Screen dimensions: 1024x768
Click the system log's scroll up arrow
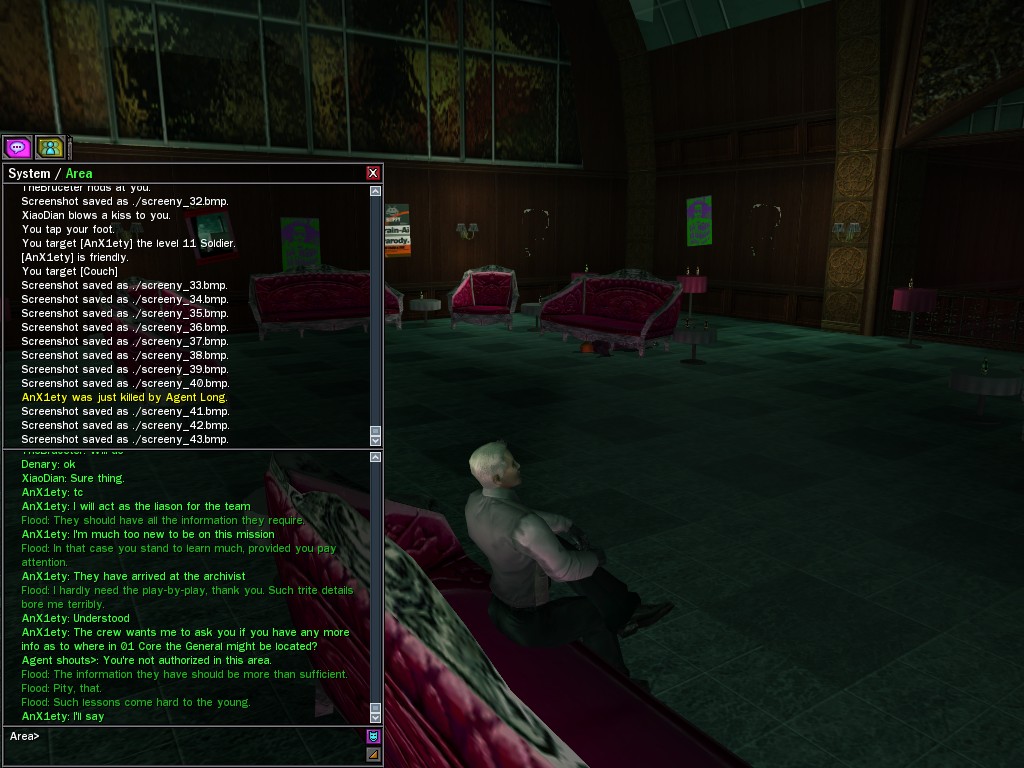(x=375, y=191)
